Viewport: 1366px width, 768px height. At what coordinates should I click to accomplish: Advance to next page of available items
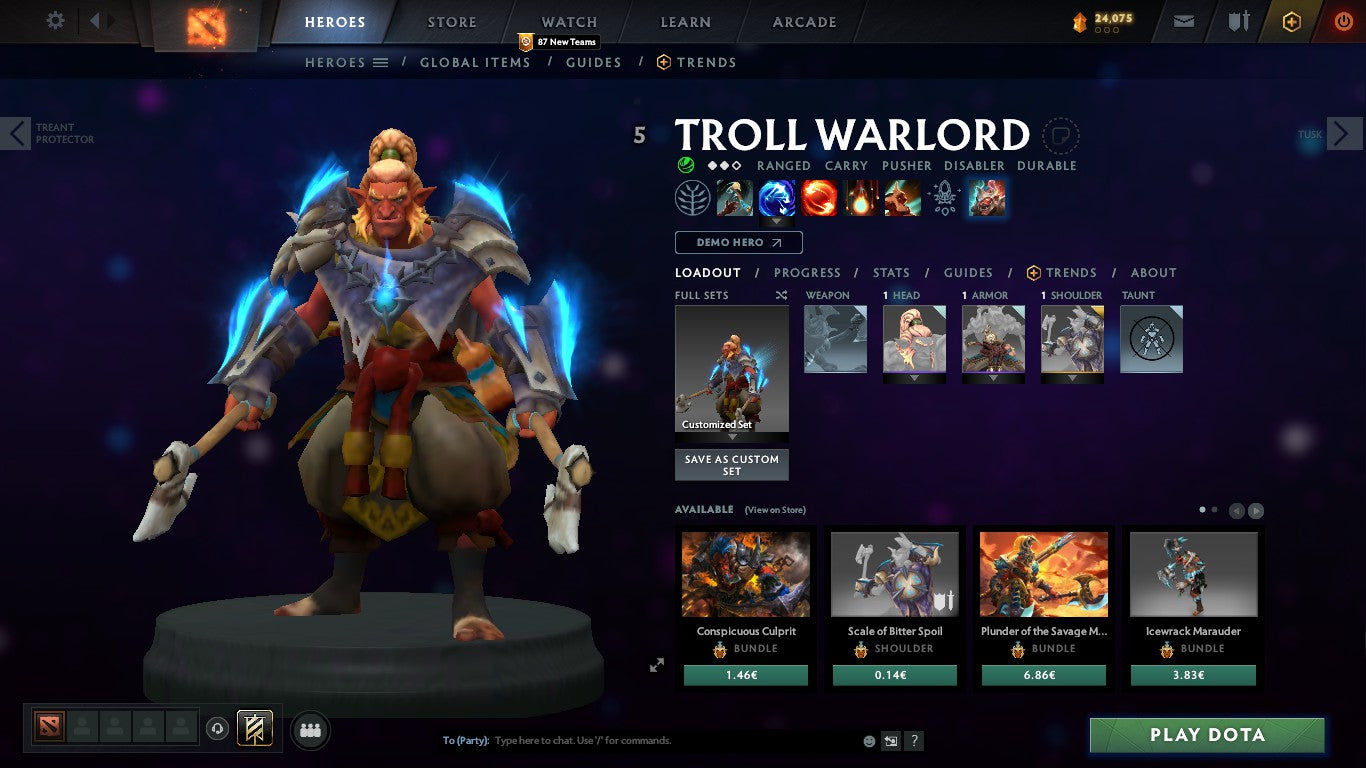[1255, 510]
